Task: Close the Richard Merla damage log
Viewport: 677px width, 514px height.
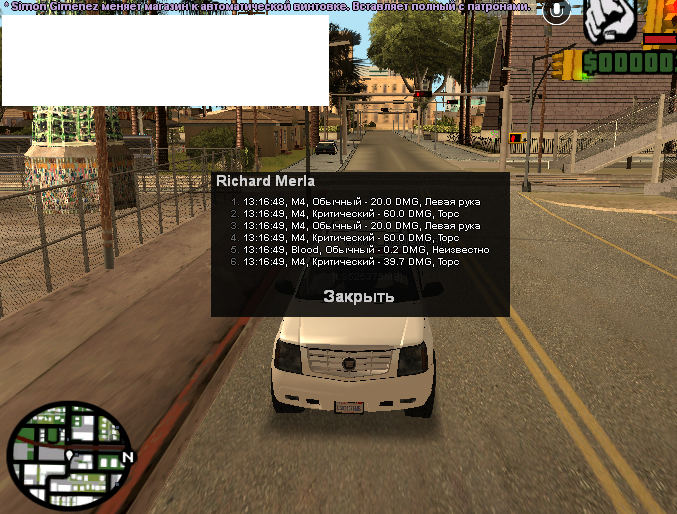Action: pyautogui.click(x=358, y=297)
